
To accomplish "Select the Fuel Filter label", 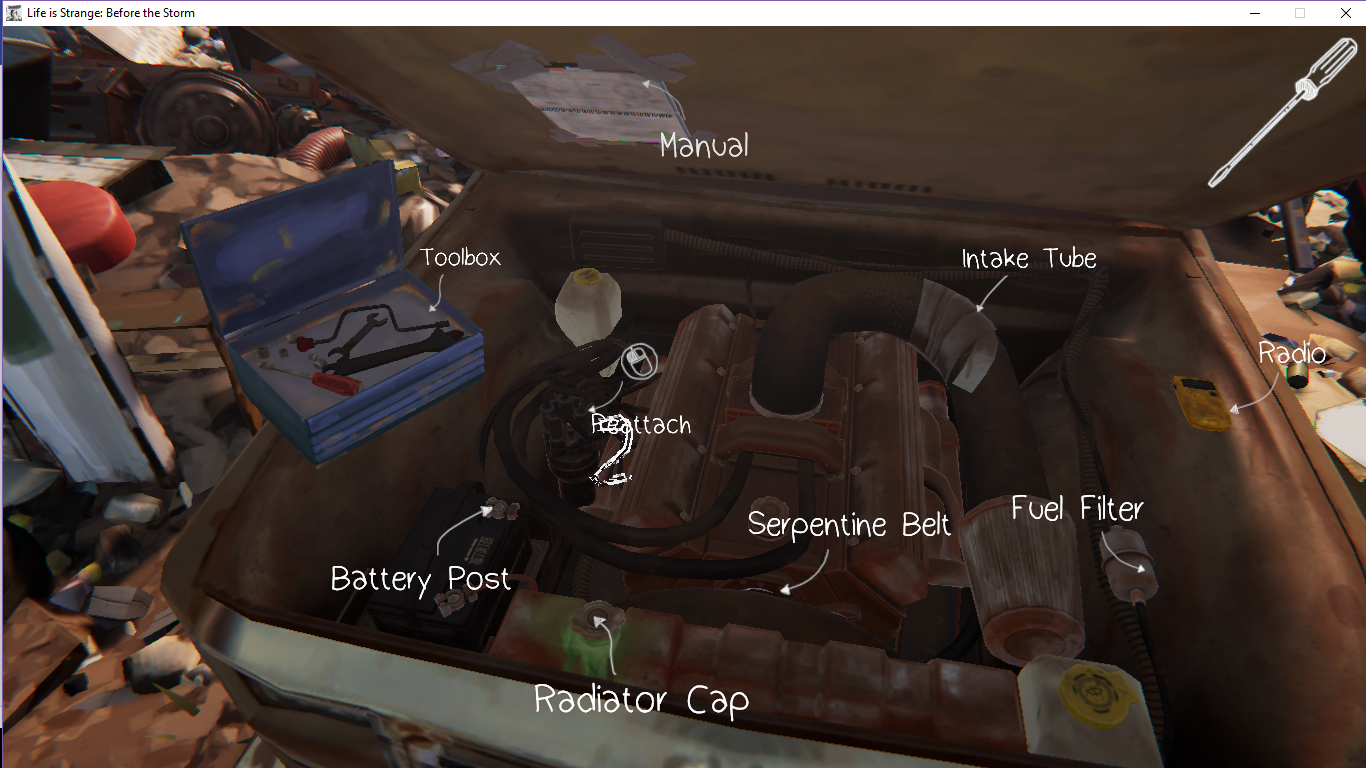I will point(1077,509).
